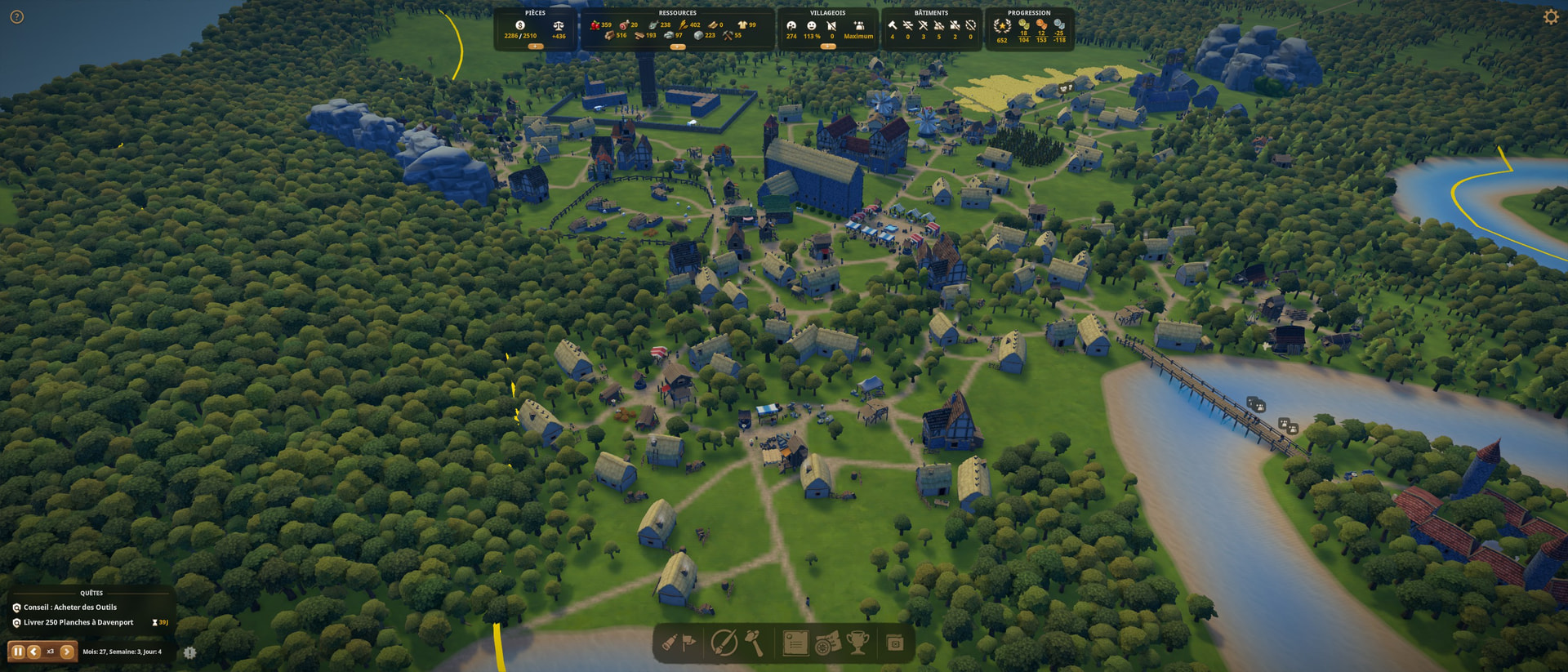Expand the Pièces panel plus button
This screenshot has width=1568, height=672.
[535, 47]
